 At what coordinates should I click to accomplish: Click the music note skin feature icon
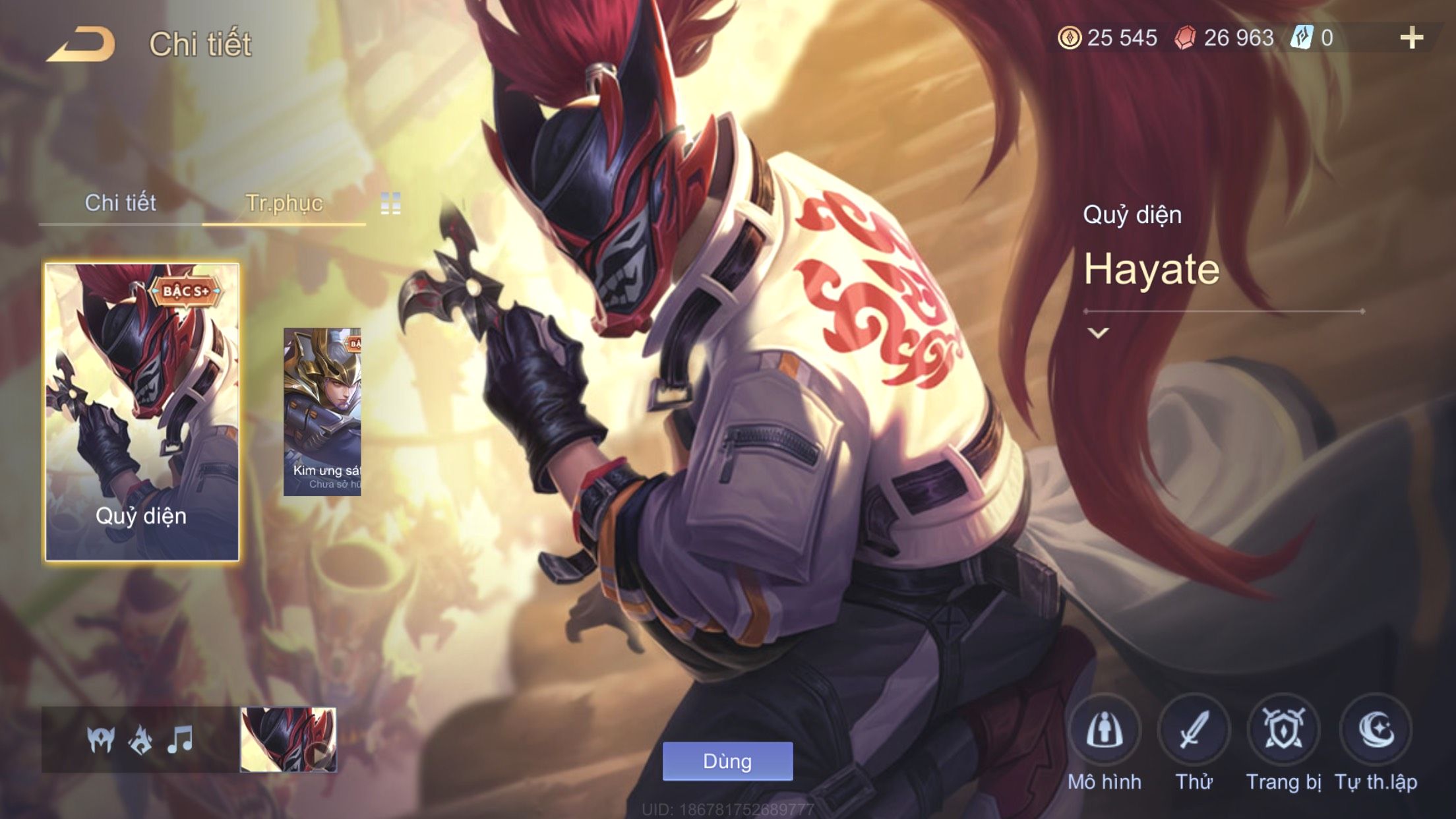(180, 740)
